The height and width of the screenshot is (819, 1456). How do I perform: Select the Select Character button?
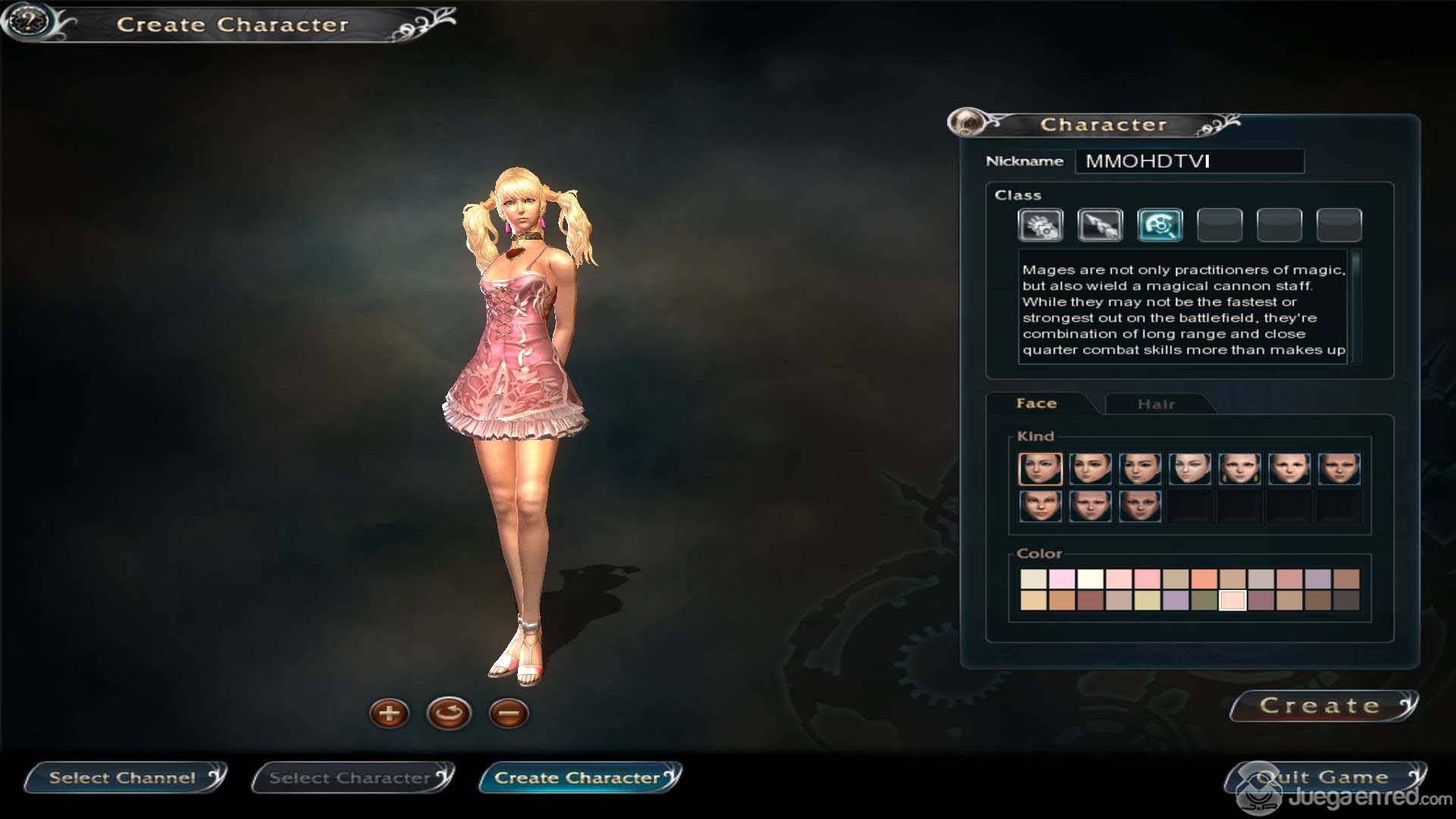click(x=350, y=777)
